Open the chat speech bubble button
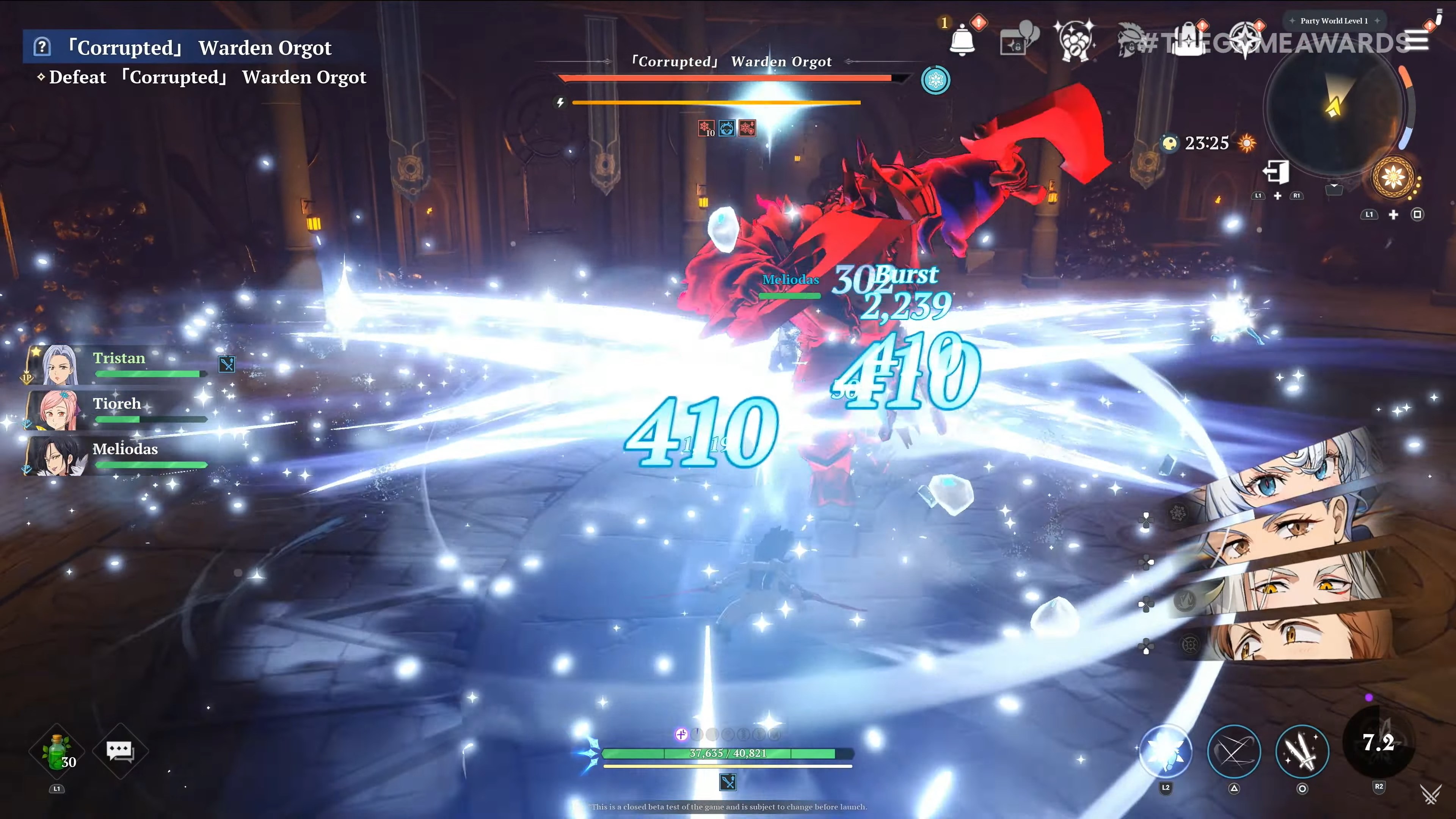 coord(120,751)
